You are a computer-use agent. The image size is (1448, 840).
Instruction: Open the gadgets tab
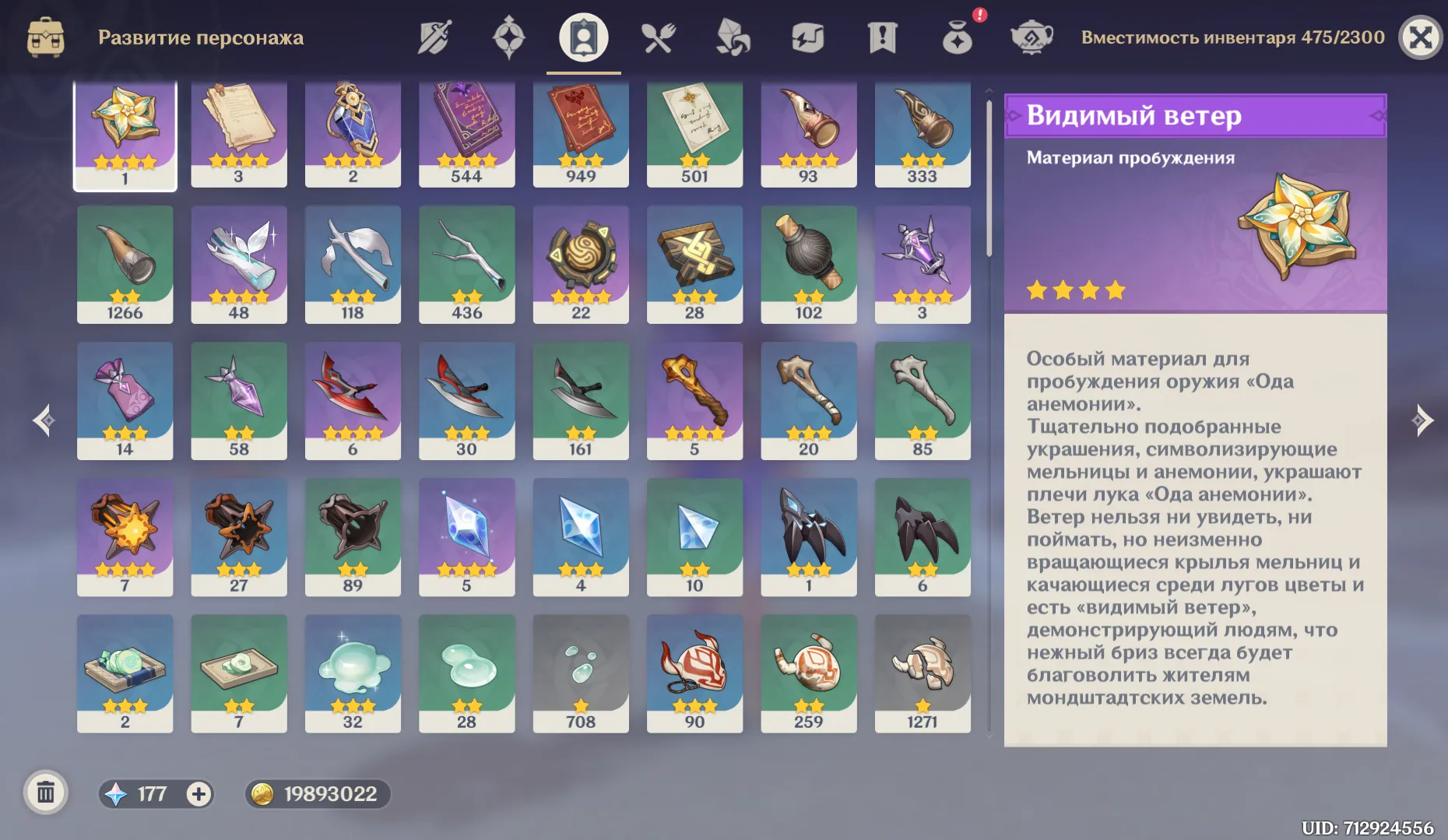[807, 37]
